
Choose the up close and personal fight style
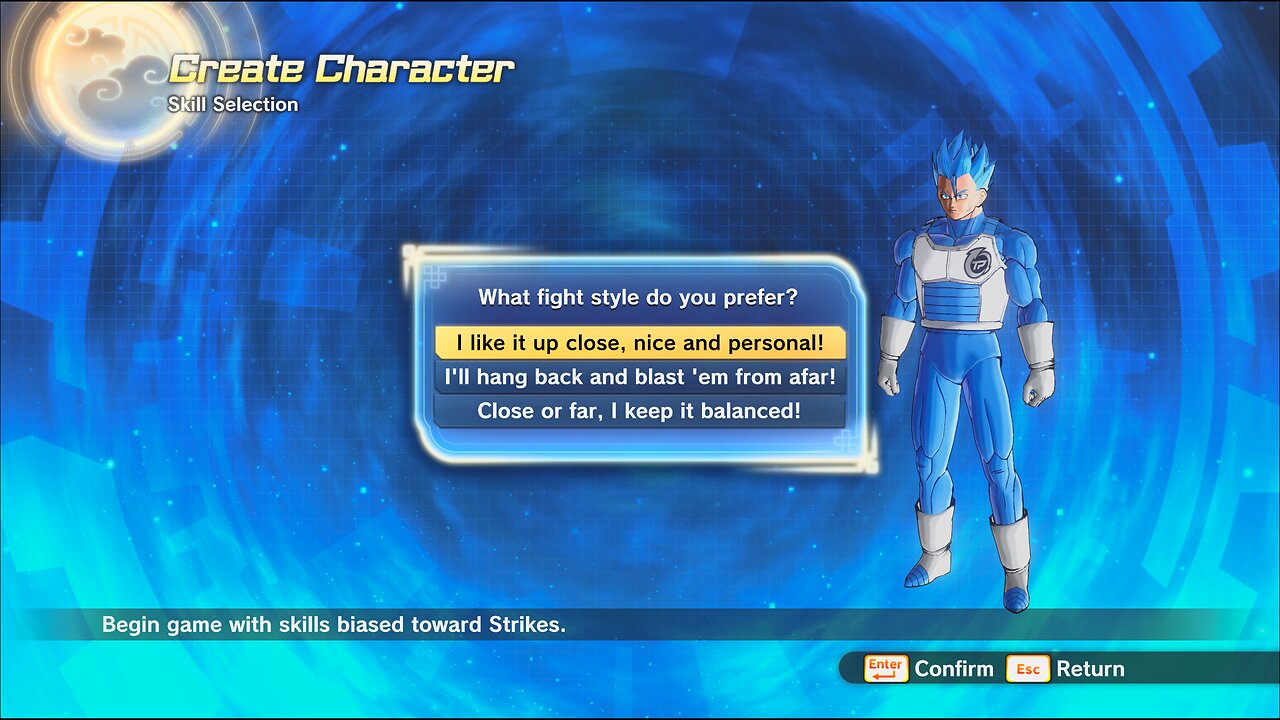click(x=640, y=343)
